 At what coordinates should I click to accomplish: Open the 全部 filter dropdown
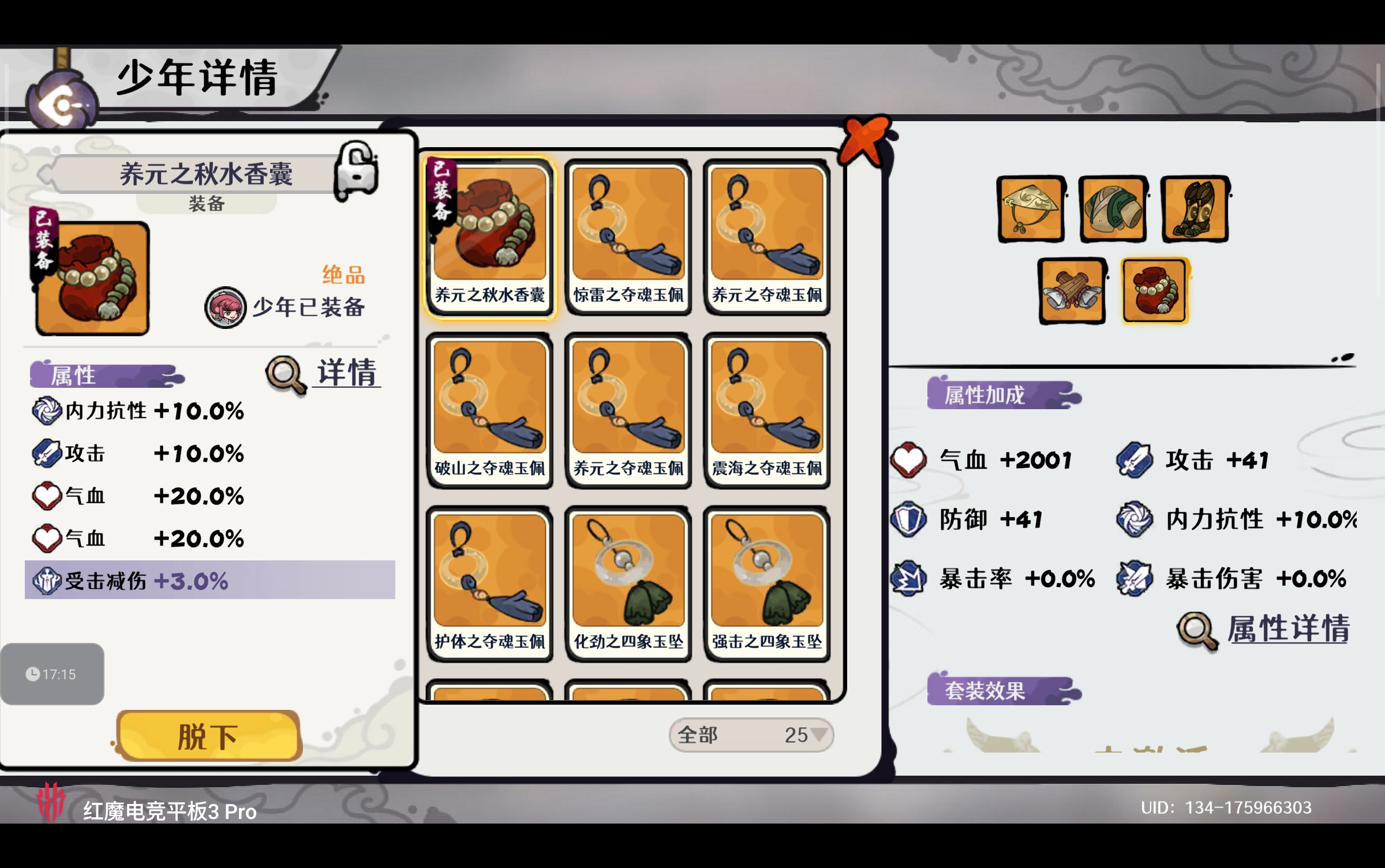751,735
